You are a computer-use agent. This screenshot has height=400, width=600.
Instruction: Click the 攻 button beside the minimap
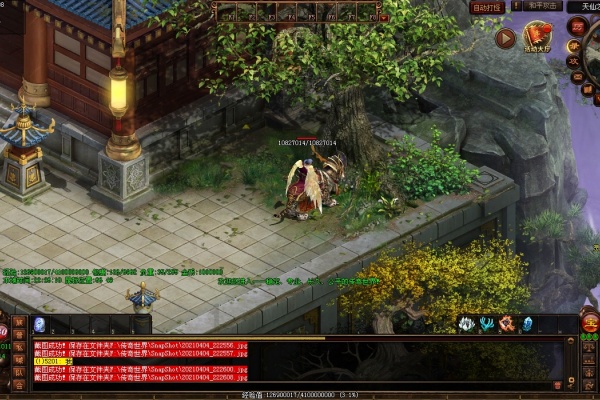pyautogui.click(x=574, y=59)
